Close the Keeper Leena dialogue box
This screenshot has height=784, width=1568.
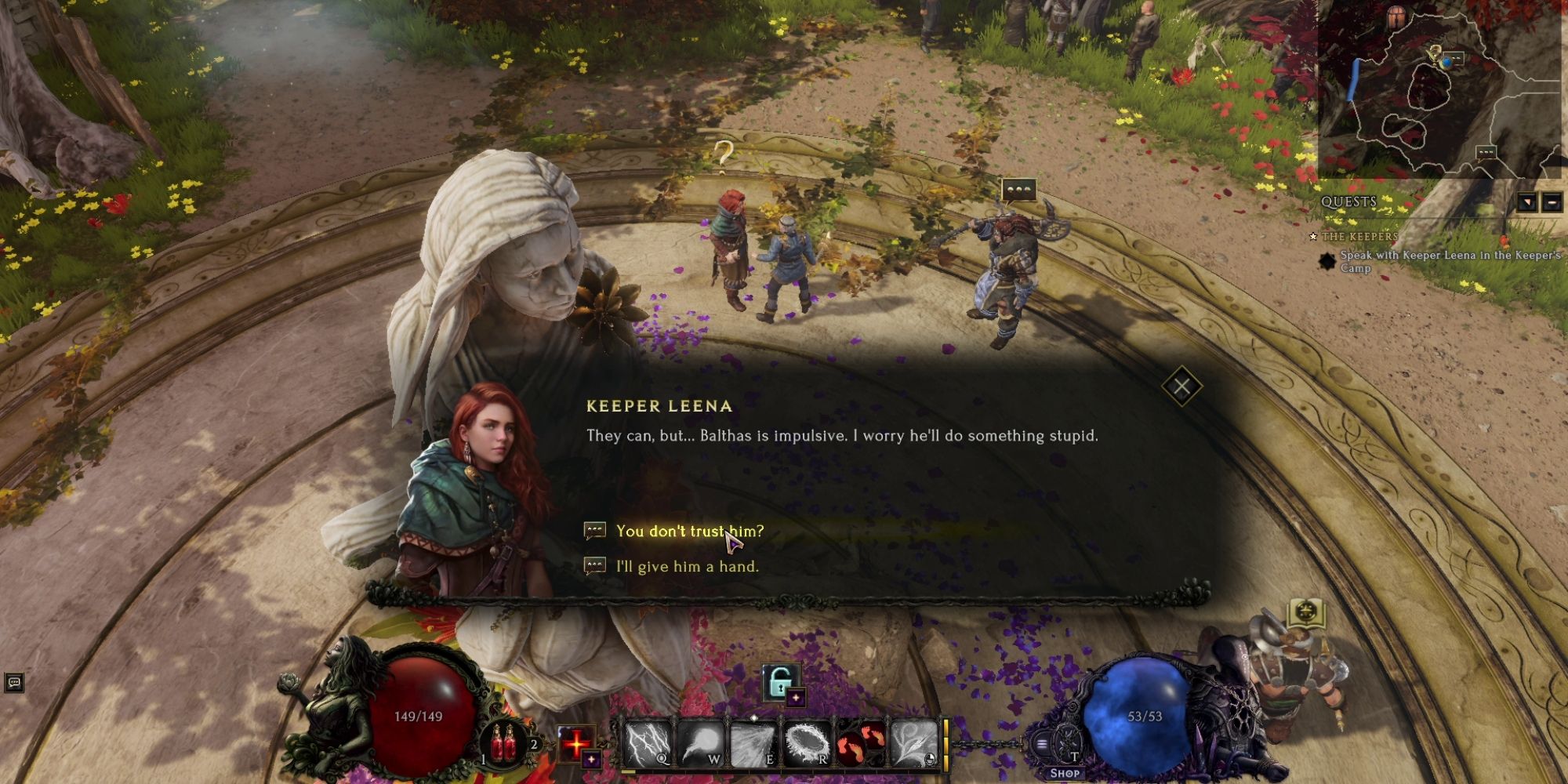point(1181,386)
